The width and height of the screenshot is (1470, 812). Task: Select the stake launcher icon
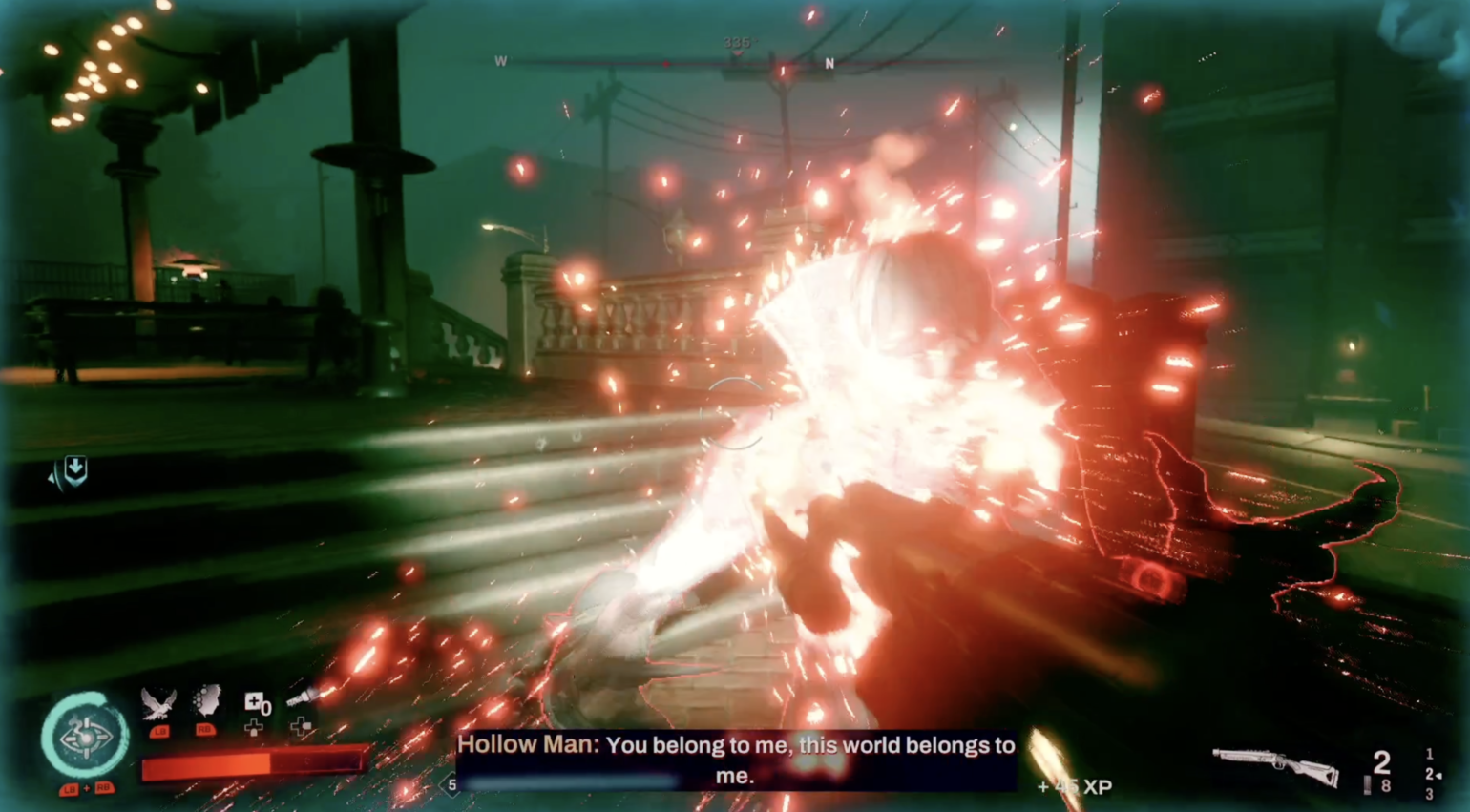point(302,695)
